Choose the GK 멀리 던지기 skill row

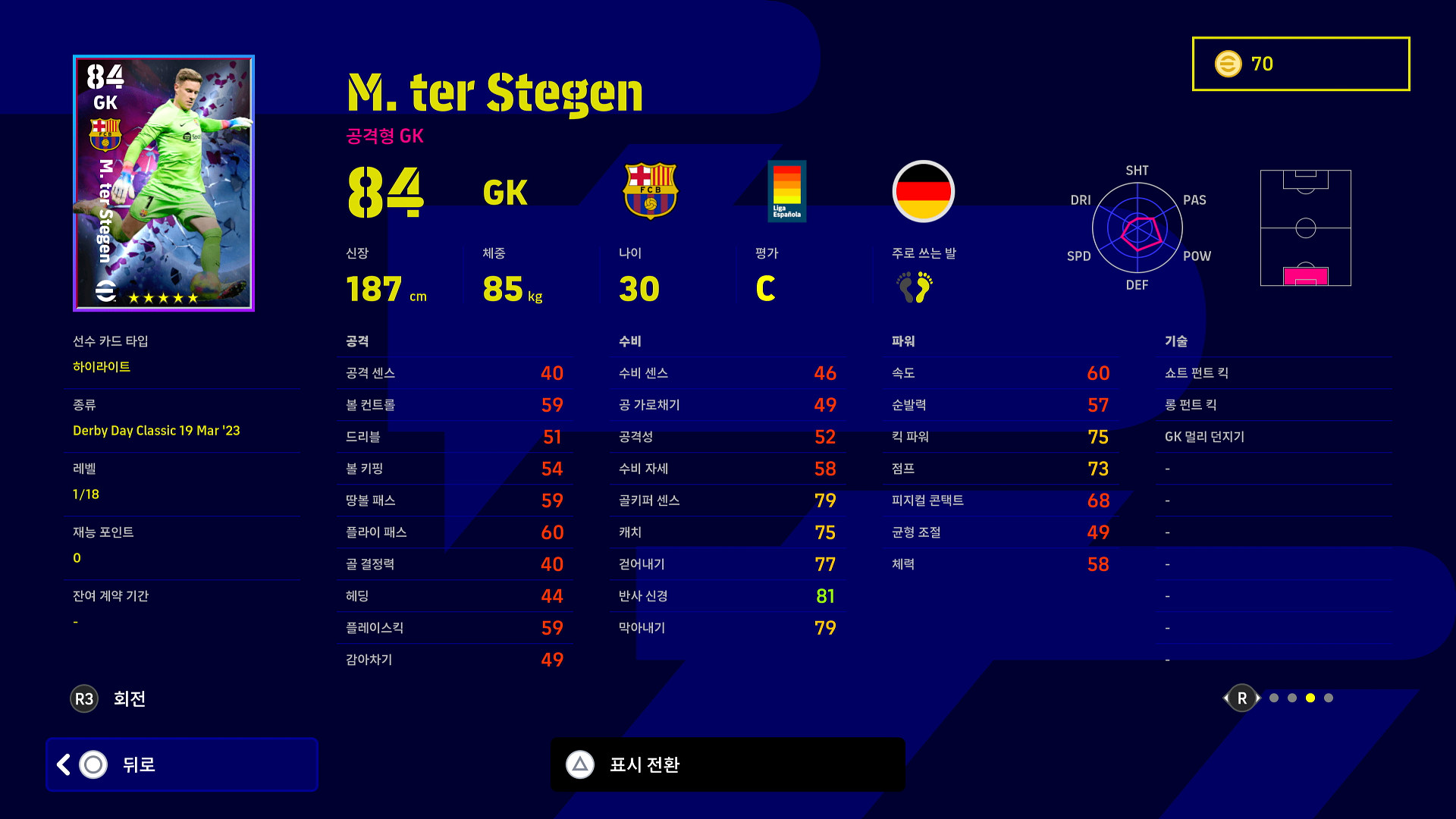pyautogui.click(x=1274, y=437)
